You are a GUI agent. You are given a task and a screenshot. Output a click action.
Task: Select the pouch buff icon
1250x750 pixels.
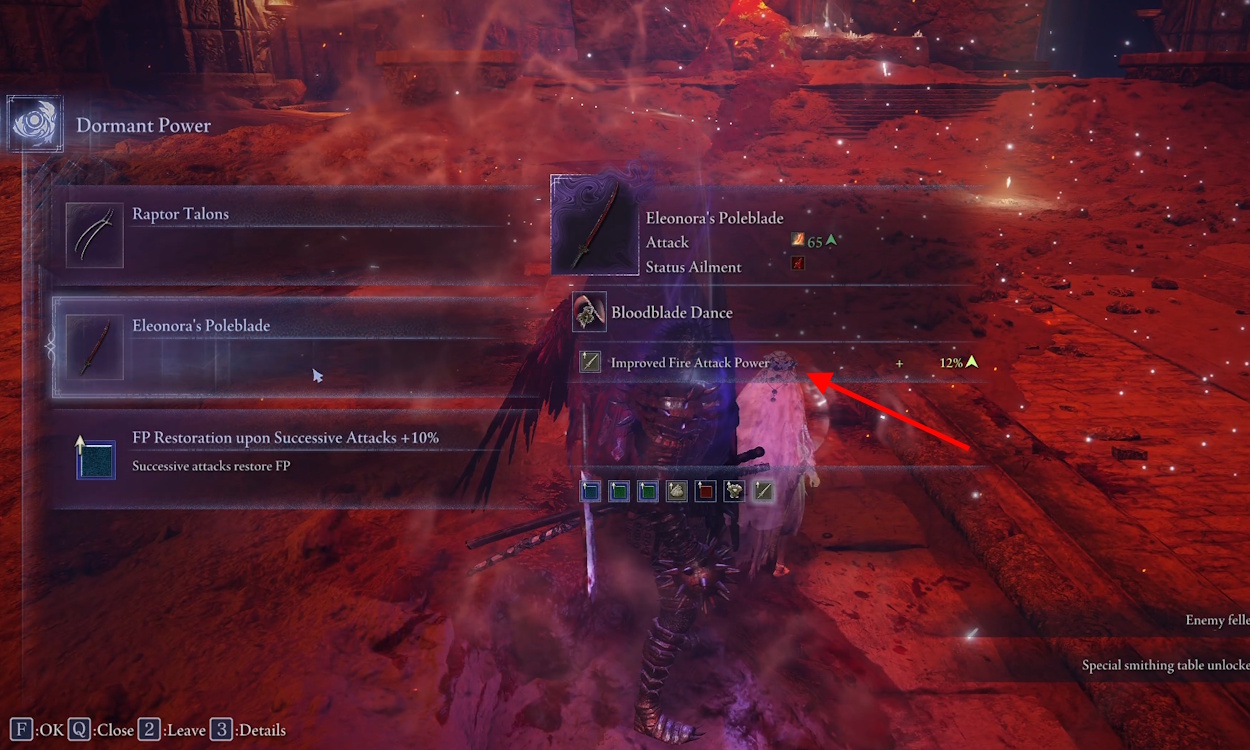click(677, 491)
